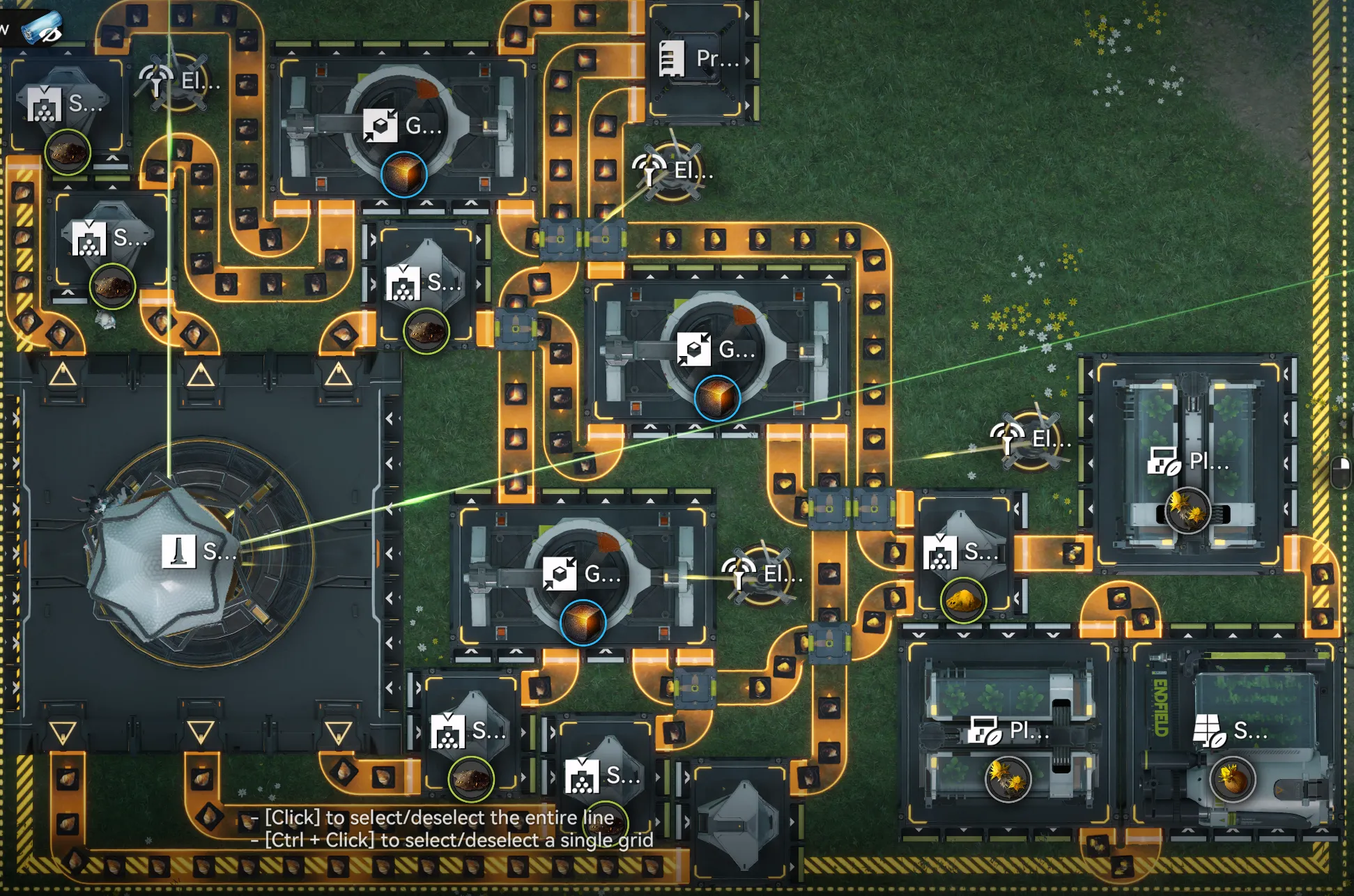Image resolution: width=1354 pixels, height=896 pixels.
Task: Click the seed output icon
Action: tap(1232, 778)
